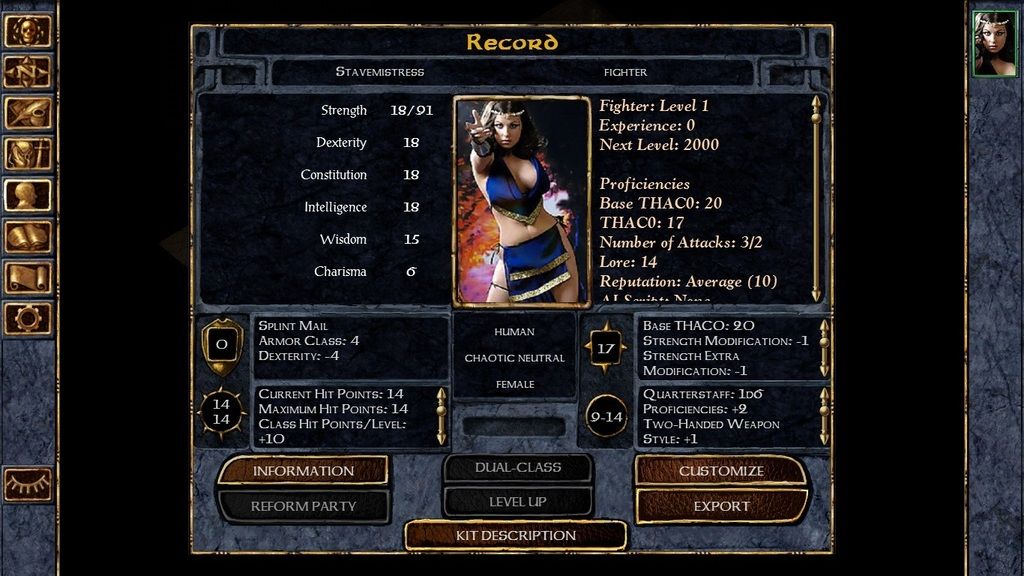Screen dimensions: 1024x576
Task: Click the character record bust icon
Action: click(28, 195)
